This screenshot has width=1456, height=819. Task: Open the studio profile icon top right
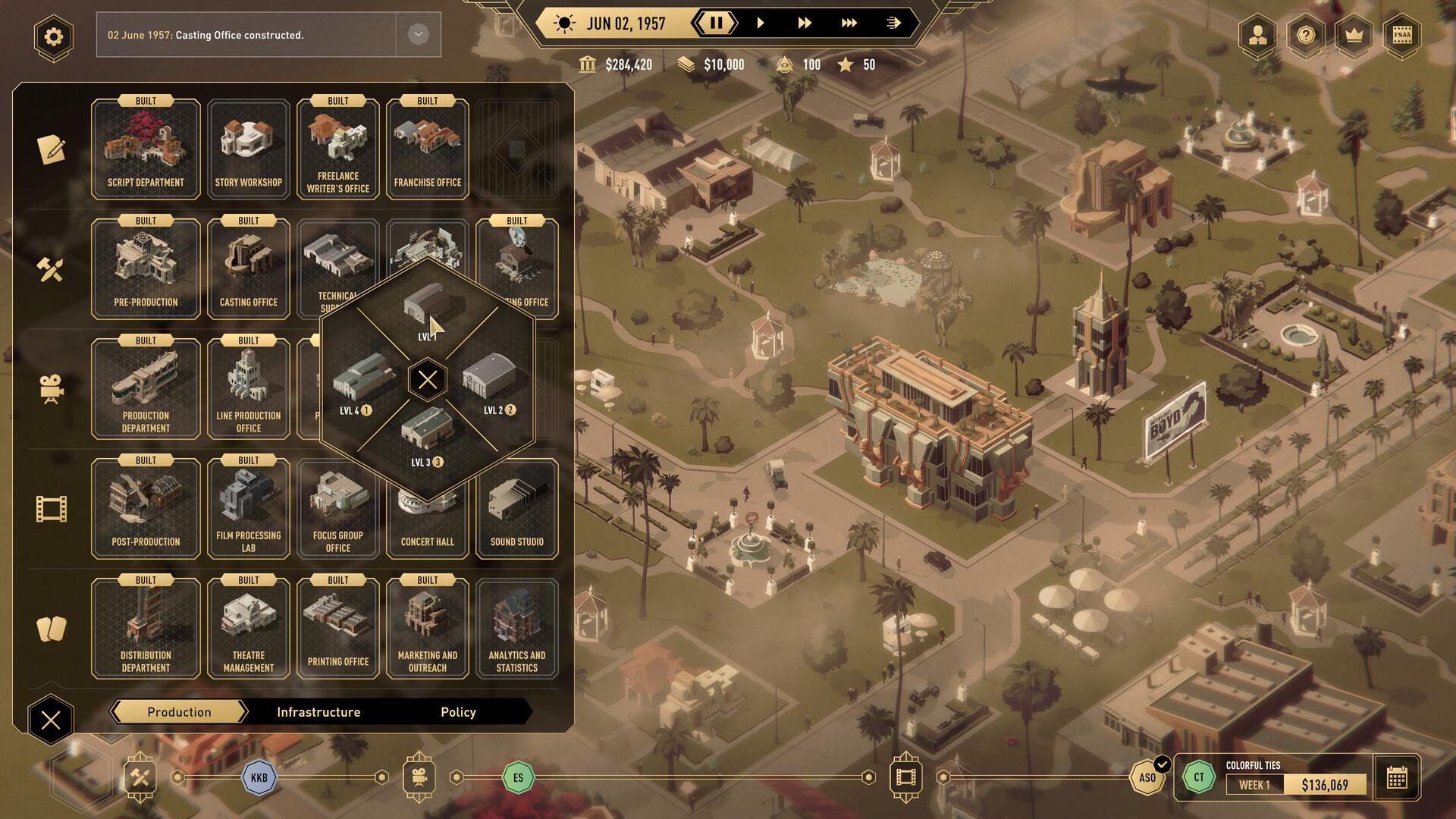tap(1257, 36)
